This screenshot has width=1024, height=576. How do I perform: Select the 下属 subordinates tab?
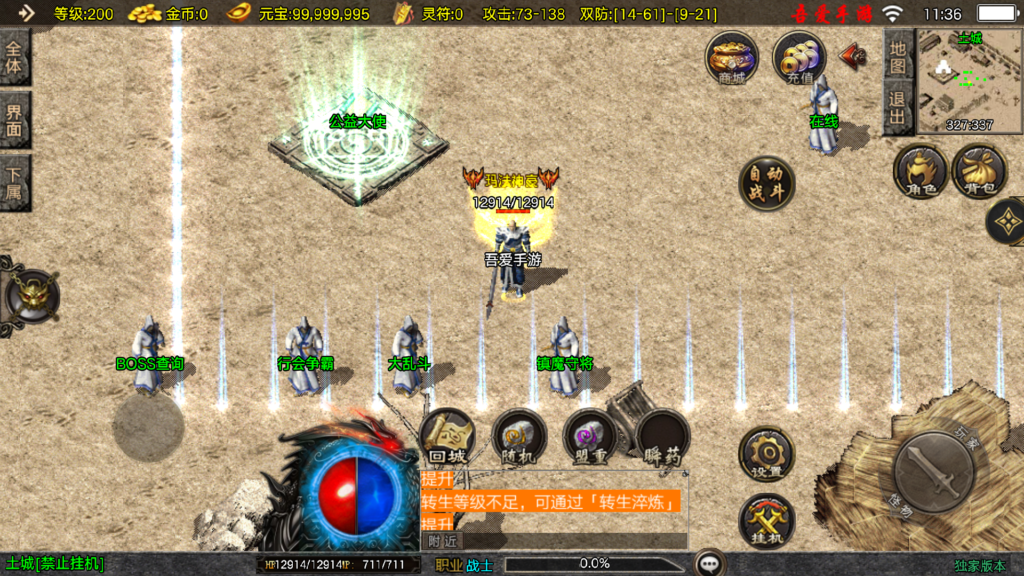[14, 182]
